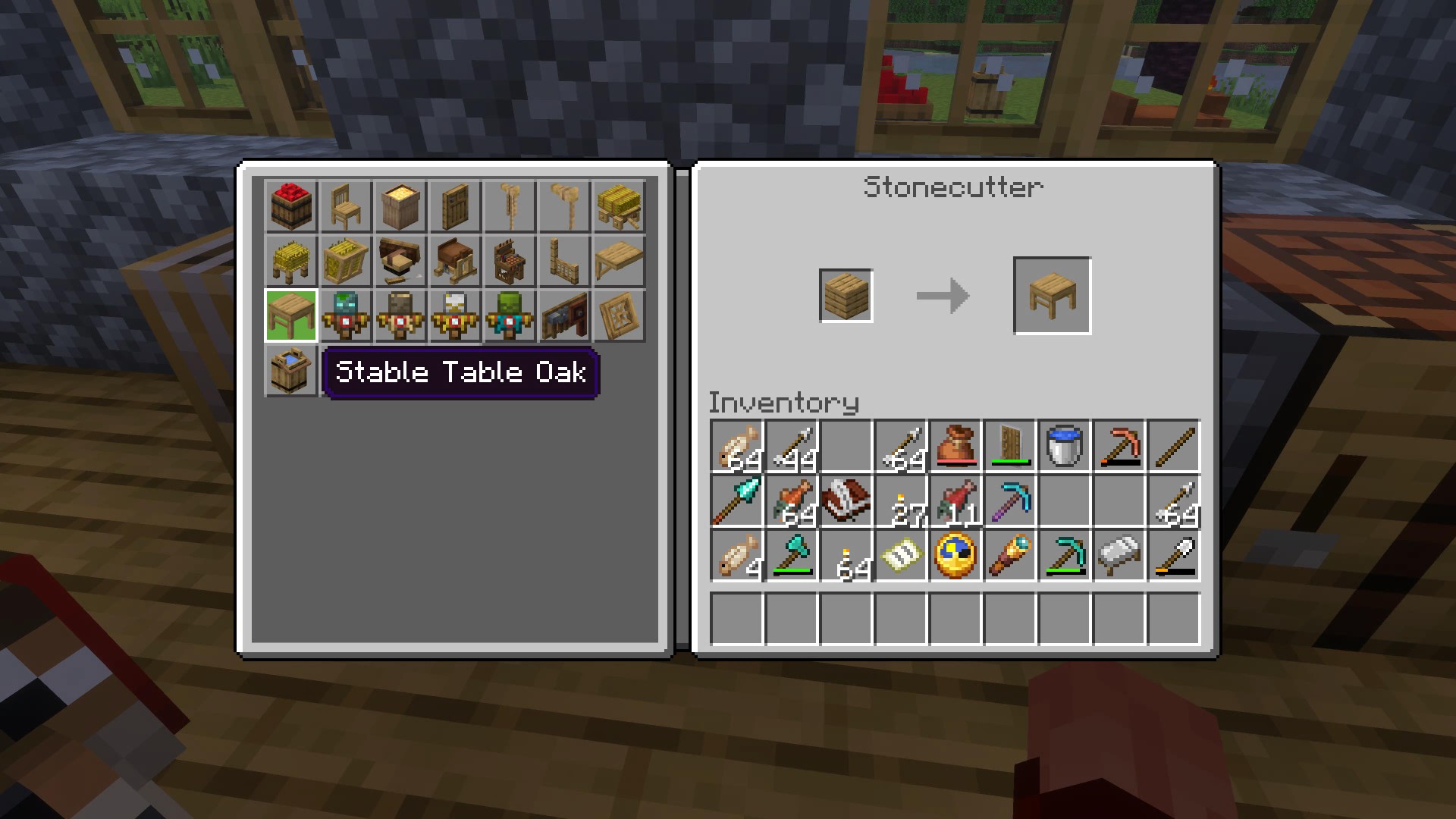Take the crafted oak table from output
The height and width of the screenshot is (819, 1456).
(x=1053, y=296)
